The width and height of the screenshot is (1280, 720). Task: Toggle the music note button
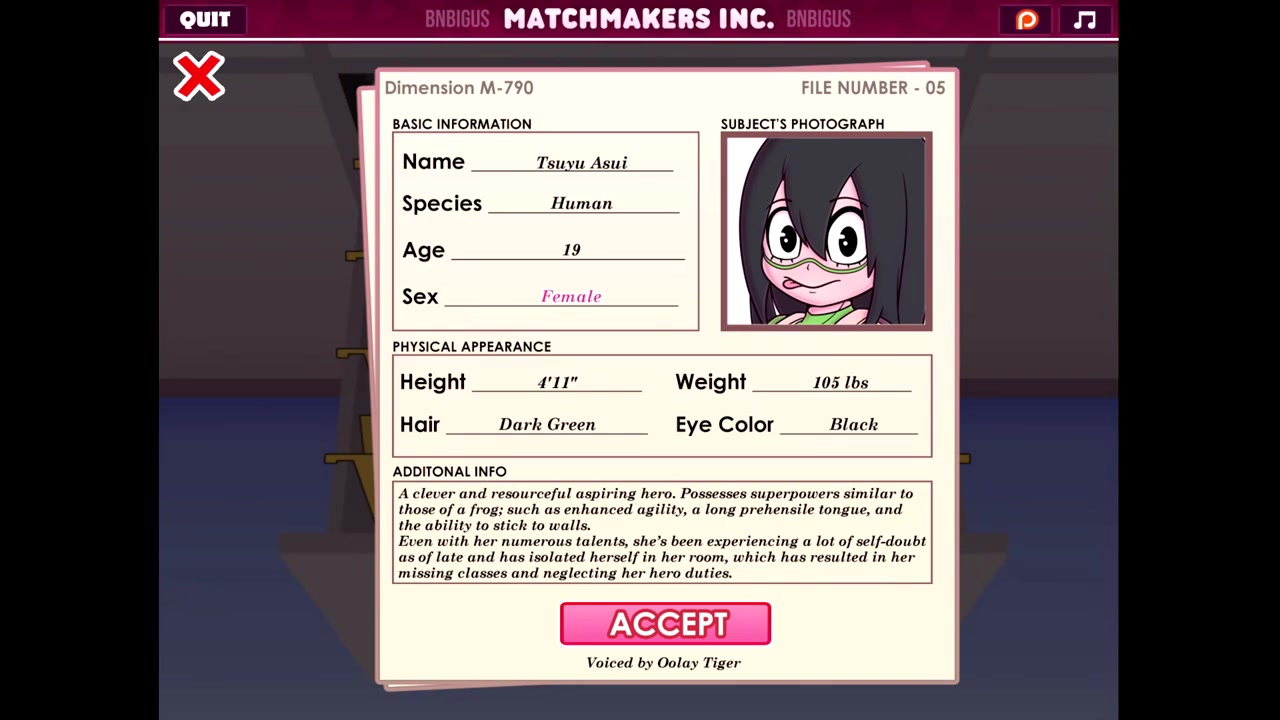click(1085, 20)
